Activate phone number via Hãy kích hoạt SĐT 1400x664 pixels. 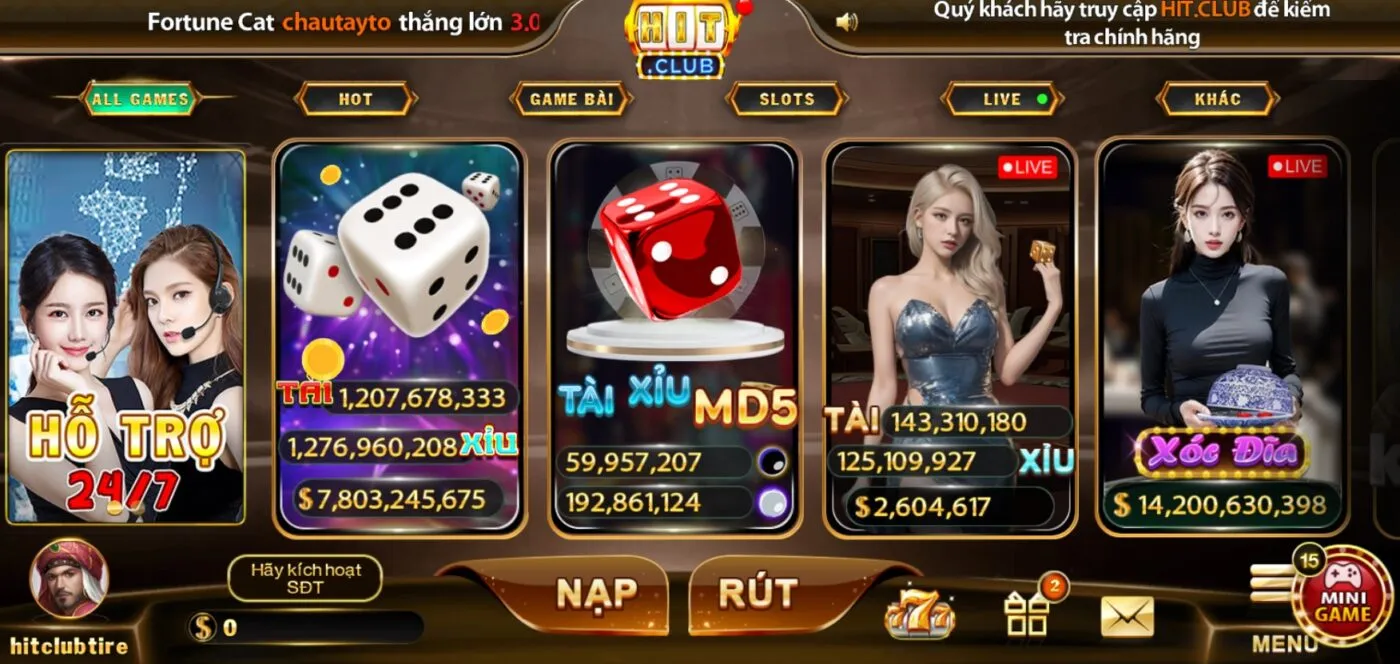pyautogui.click(x=305, y=578)
